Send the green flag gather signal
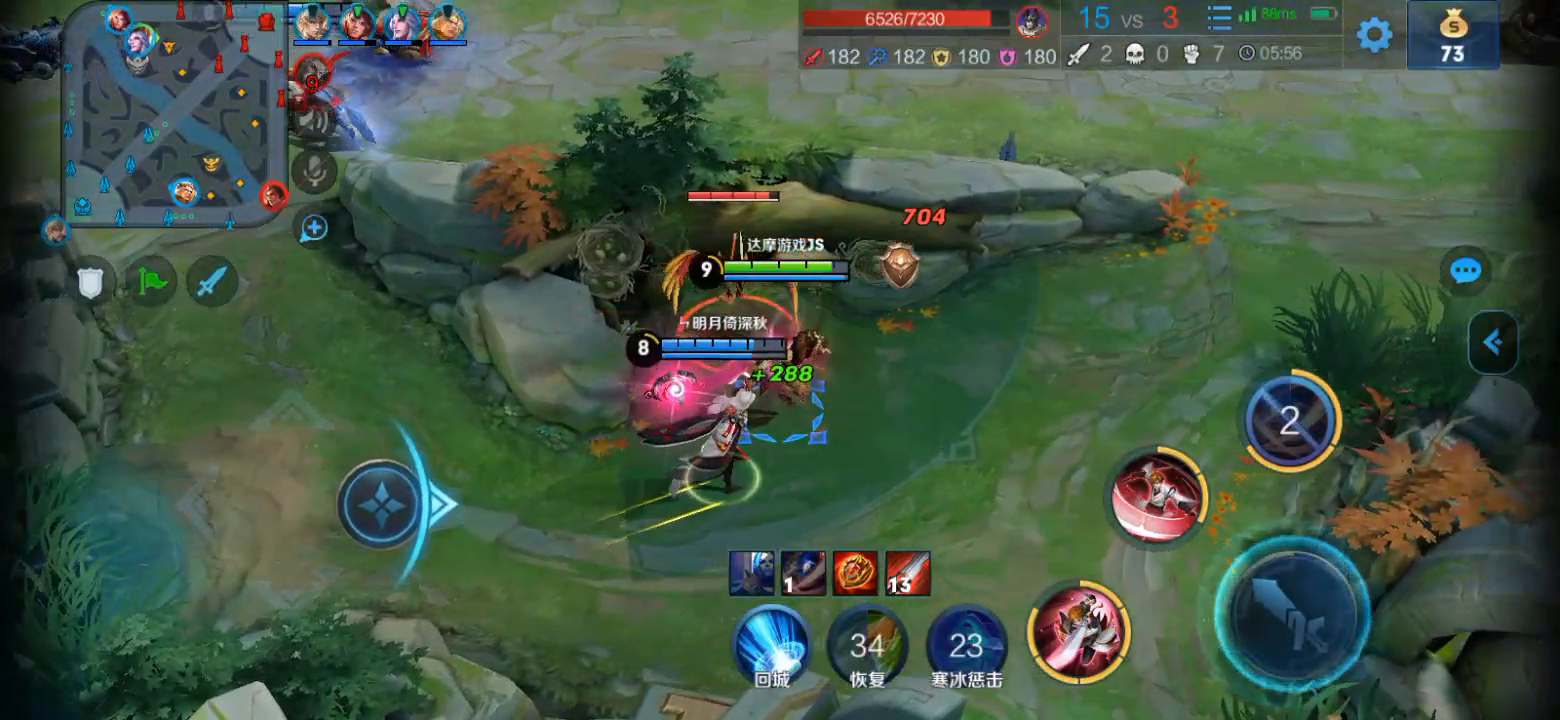Screen dimensions: 1560x720 pos(151,282)
